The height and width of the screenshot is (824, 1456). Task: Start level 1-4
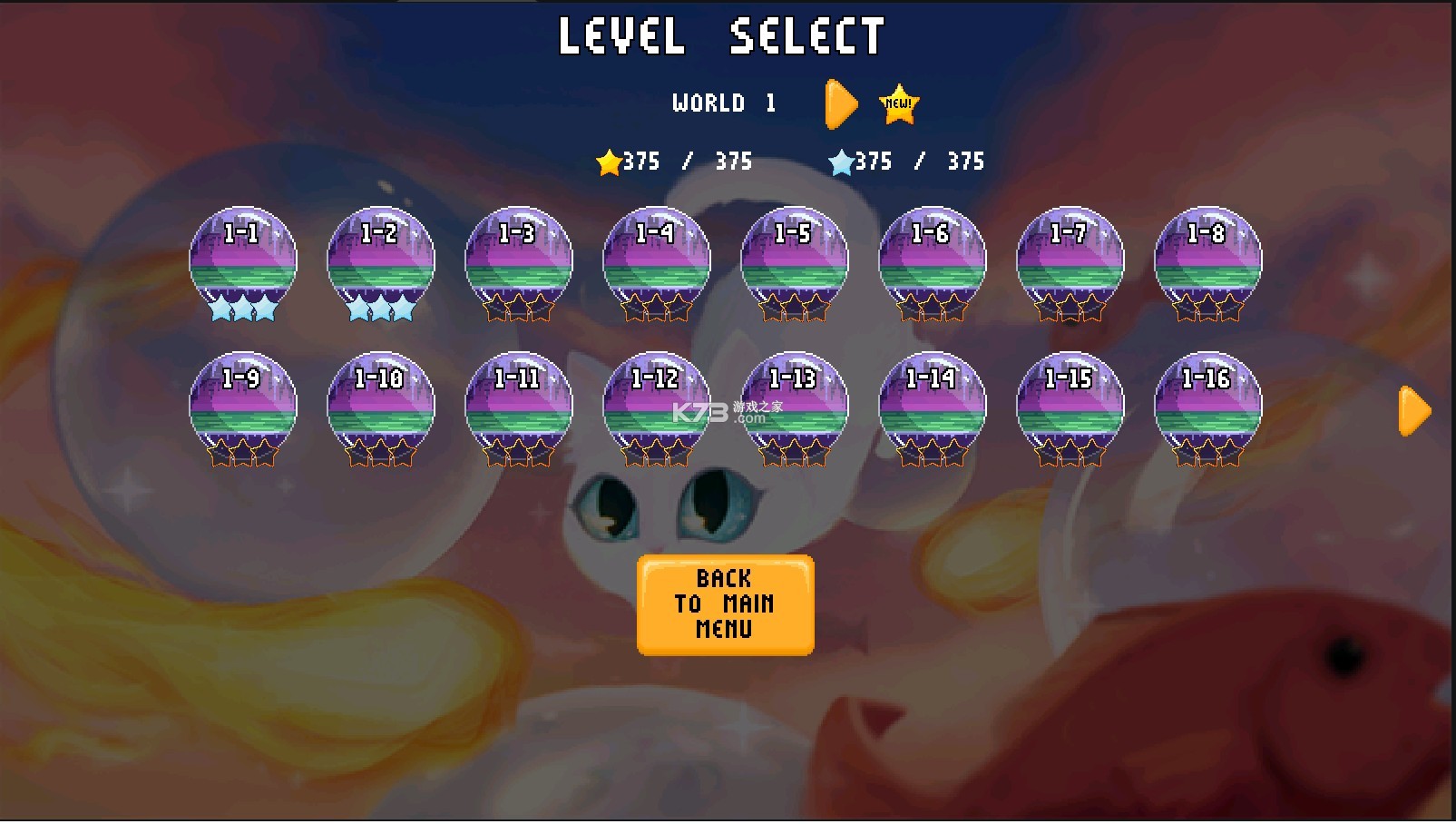tap(657, 261)
